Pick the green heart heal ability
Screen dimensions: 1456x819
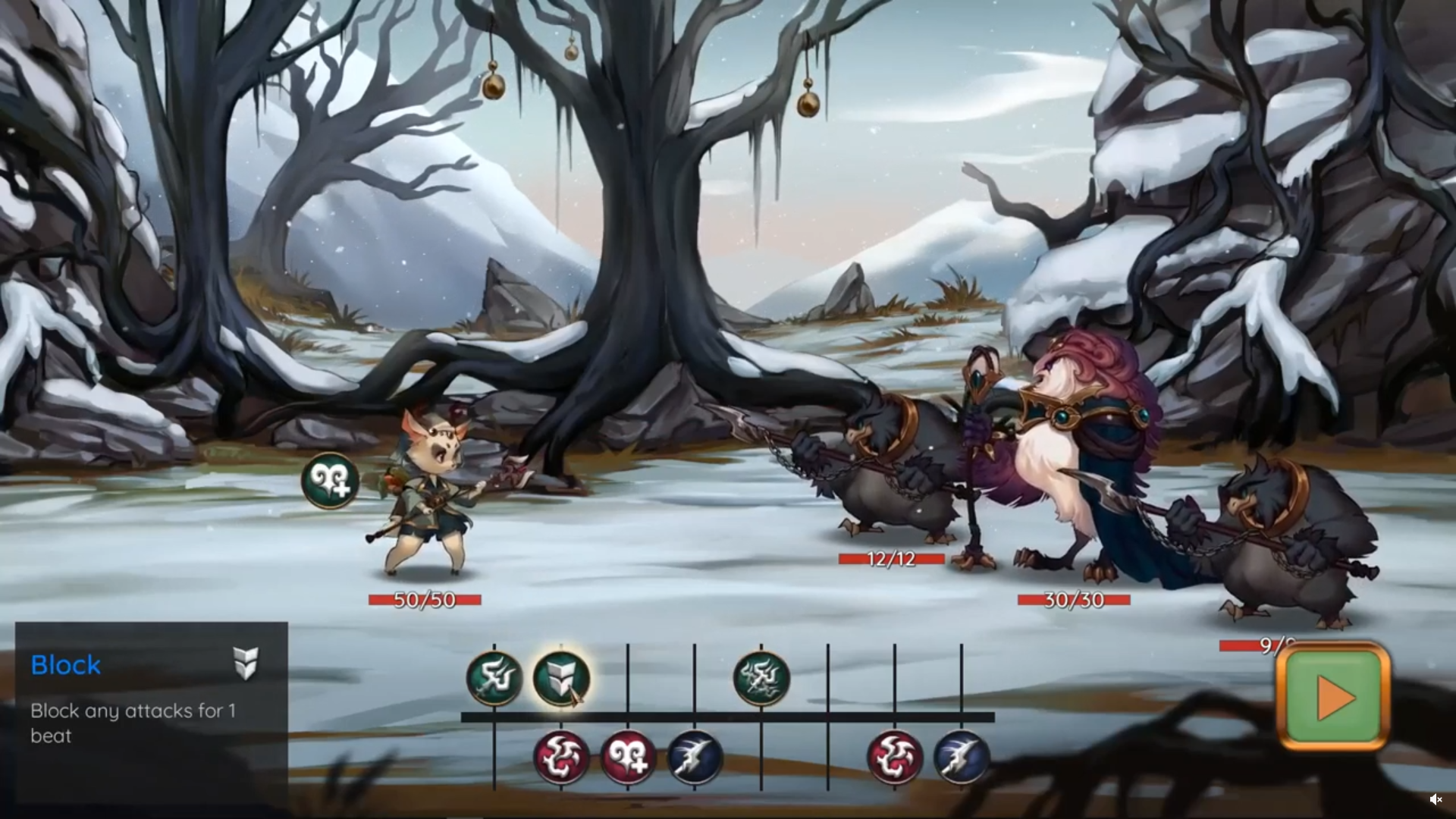pos(330,481)
